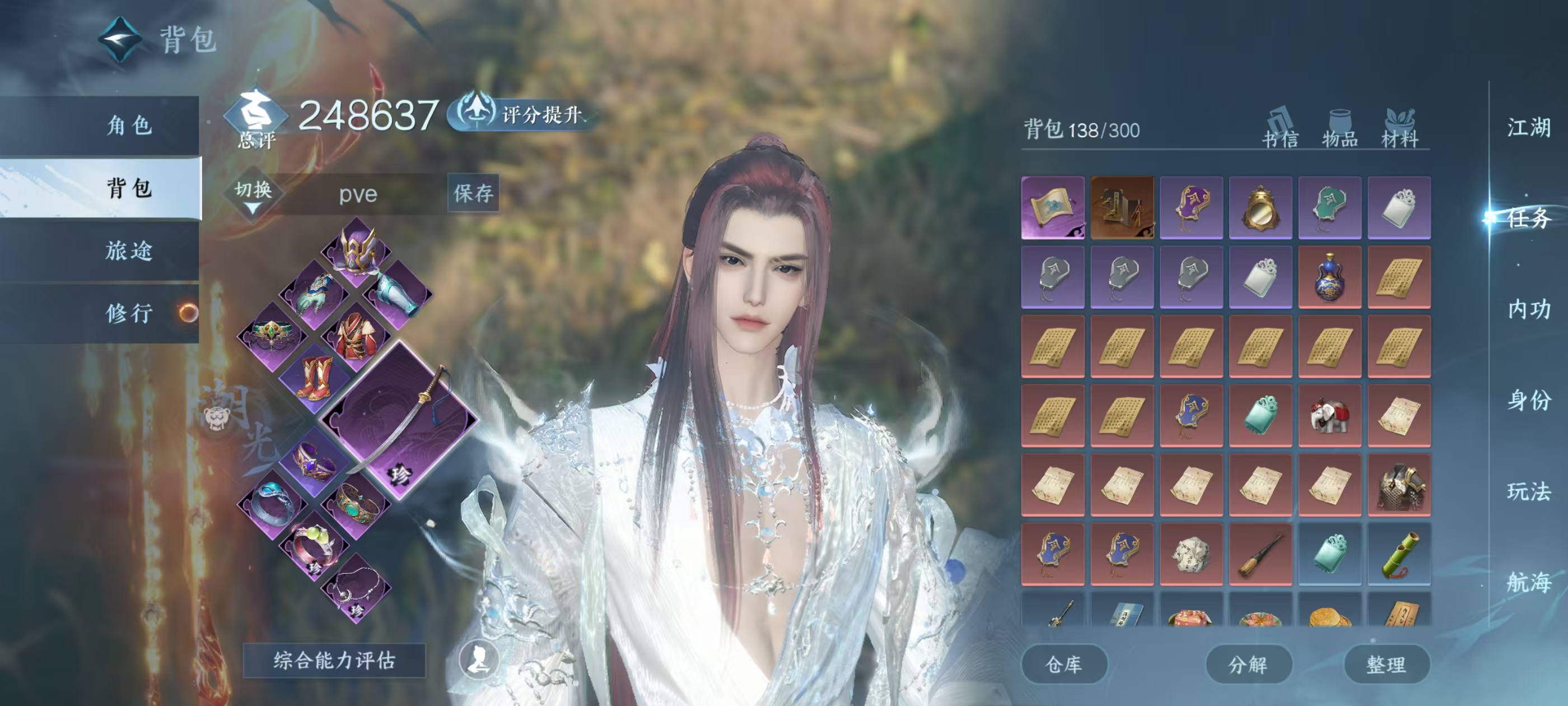The image size is (1568, 706).
Task: Select the 修行 cultivation tab
Action: pyautogui.click(x=128, y=314)
